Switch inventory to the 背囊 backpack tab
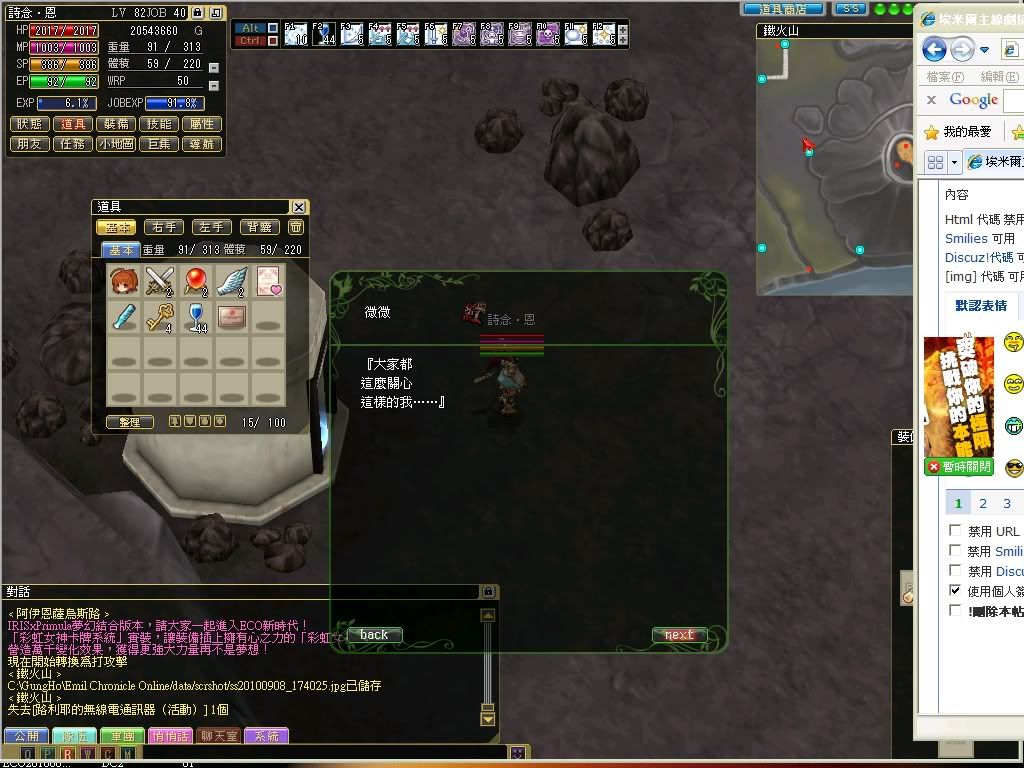This screenshot has height=768, width=1024. tap(260, 228)
